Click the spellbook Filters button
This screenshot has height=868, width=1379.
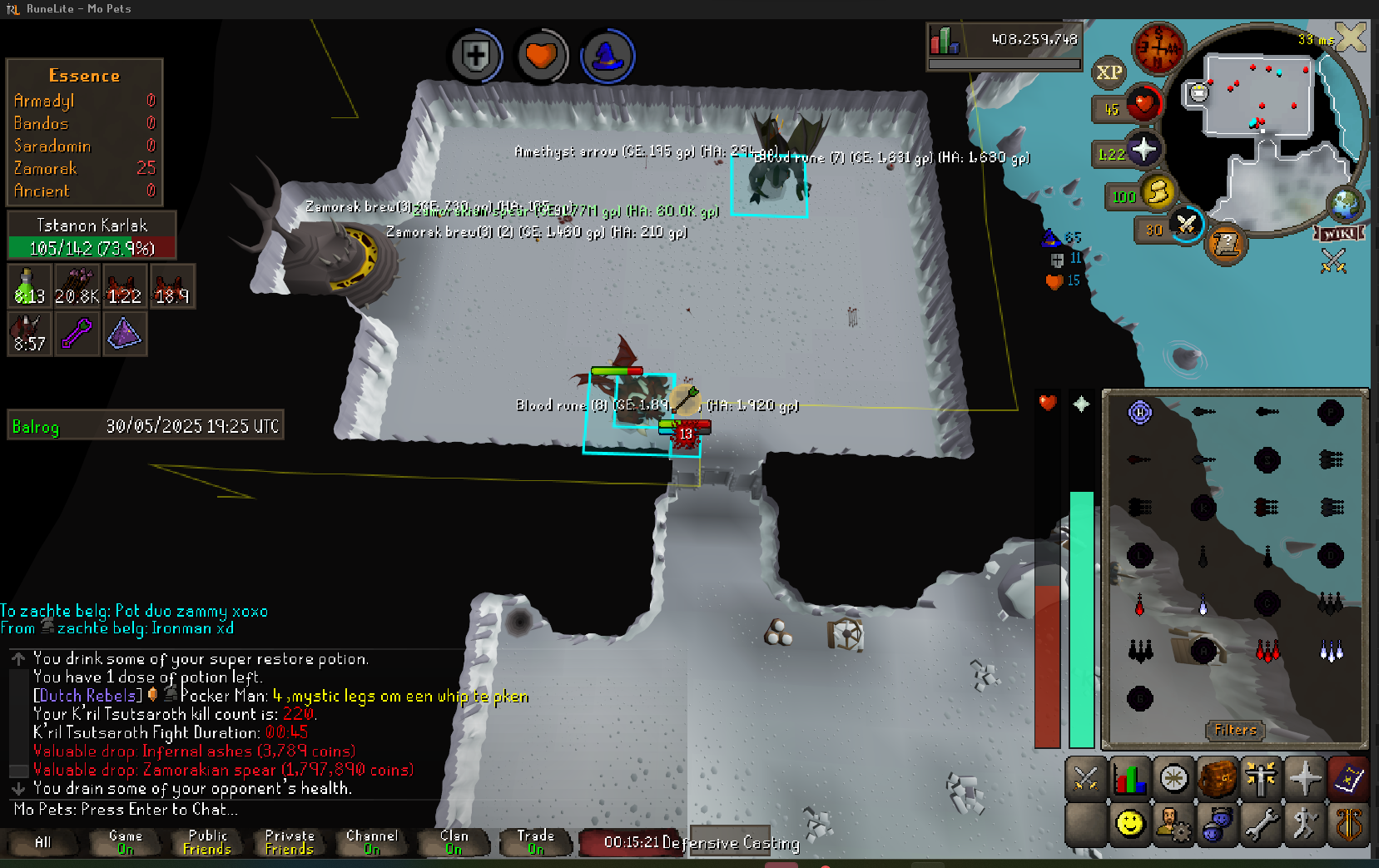[1235, 730]
